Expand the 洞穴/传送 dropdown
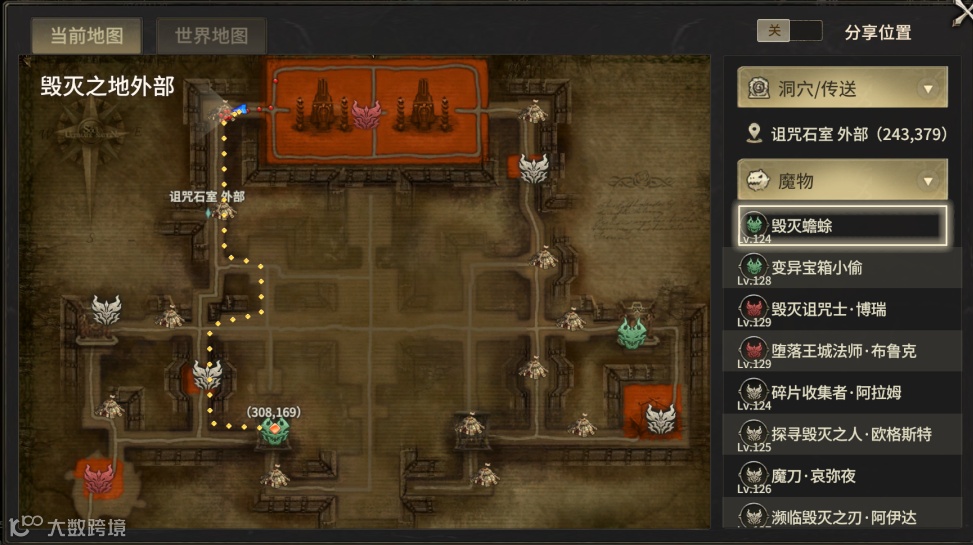 pos(841,89)
